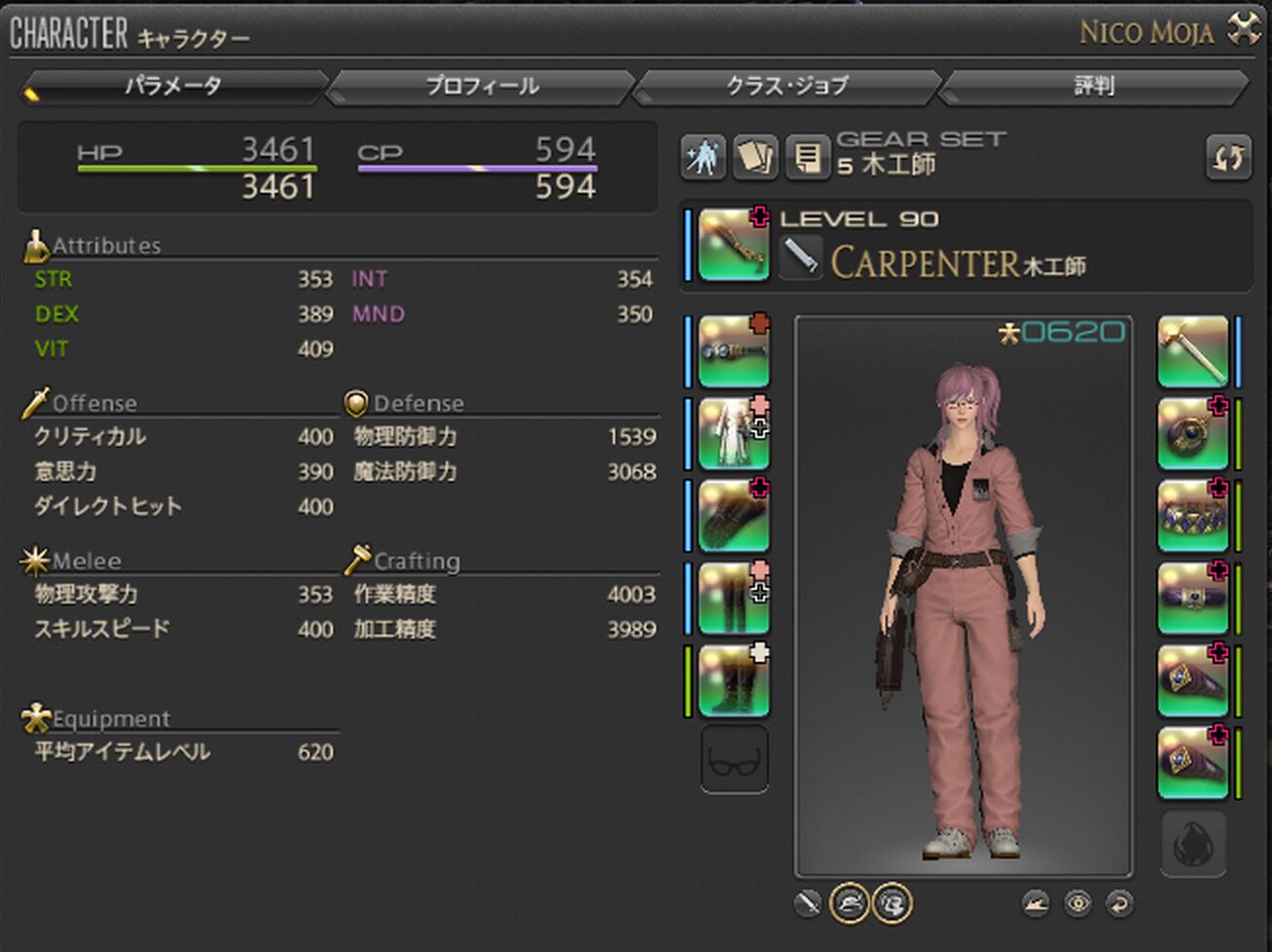Open the glamour plates button
The image size is (1272, 952).
click(x=703, y=158)
